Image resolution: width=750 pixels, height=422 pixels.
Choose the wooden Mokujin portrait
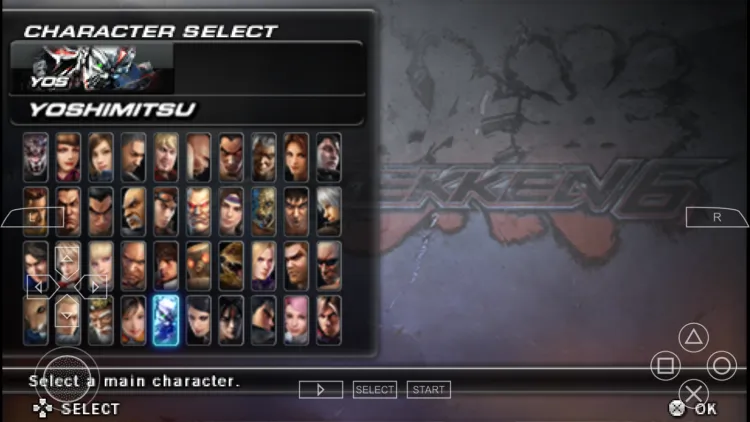click(198, 266)
